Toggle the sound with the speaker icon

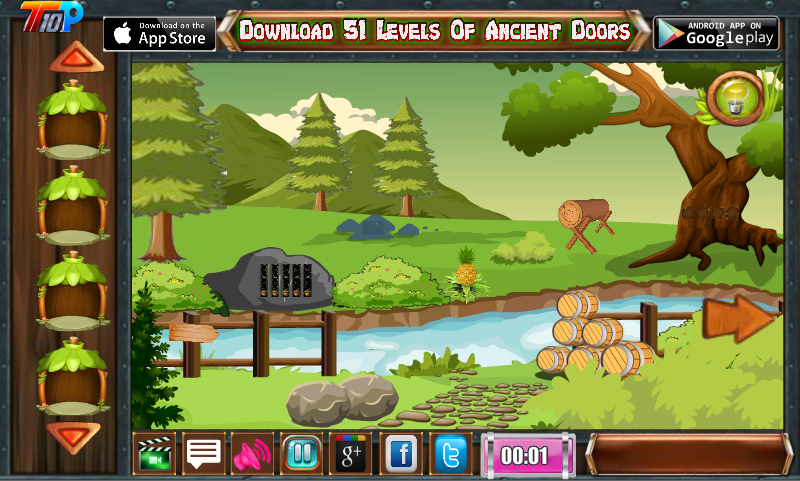click(x=252, y=455)
